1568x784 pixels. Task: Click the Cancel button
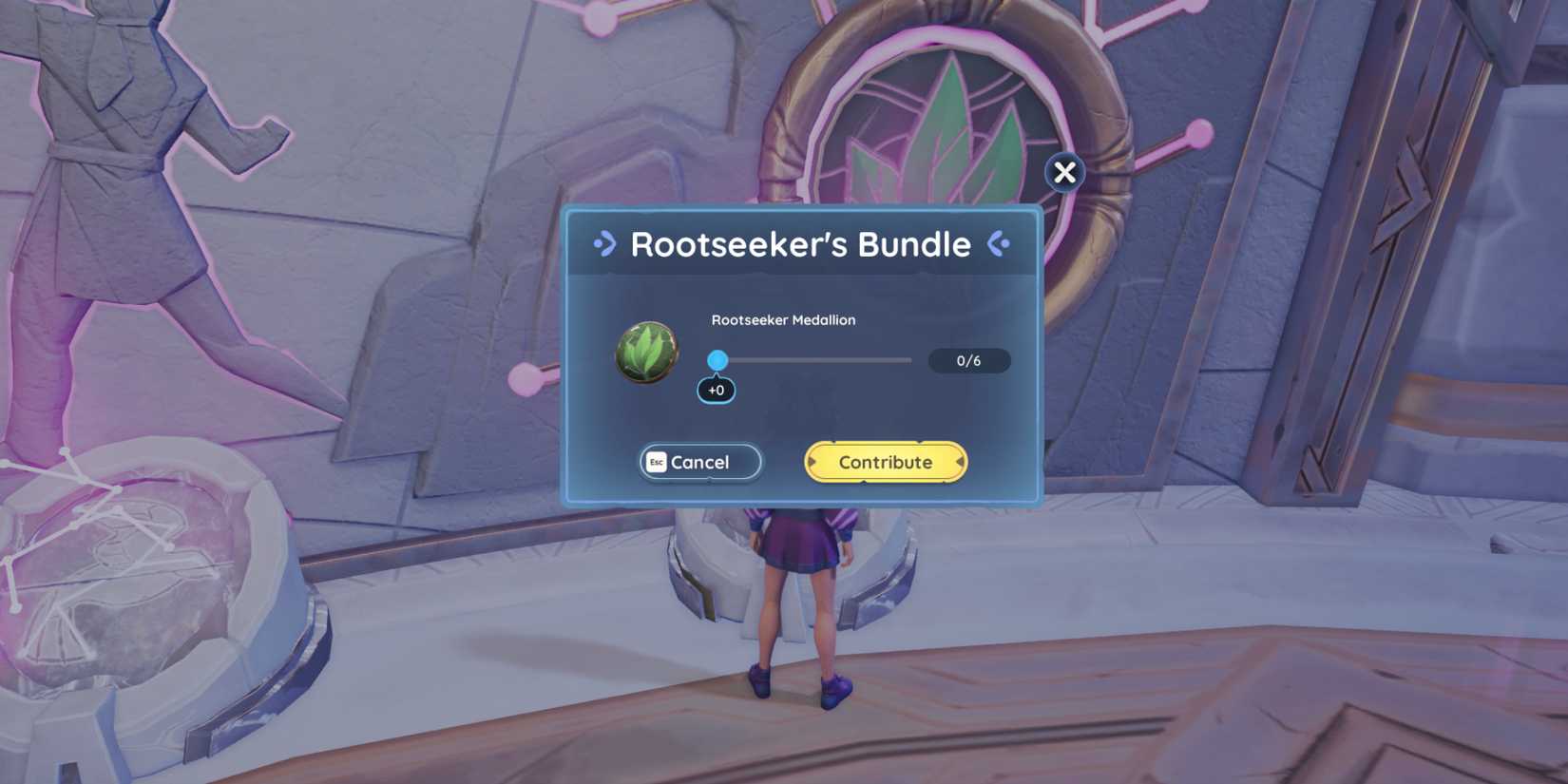tap(699, 462)
